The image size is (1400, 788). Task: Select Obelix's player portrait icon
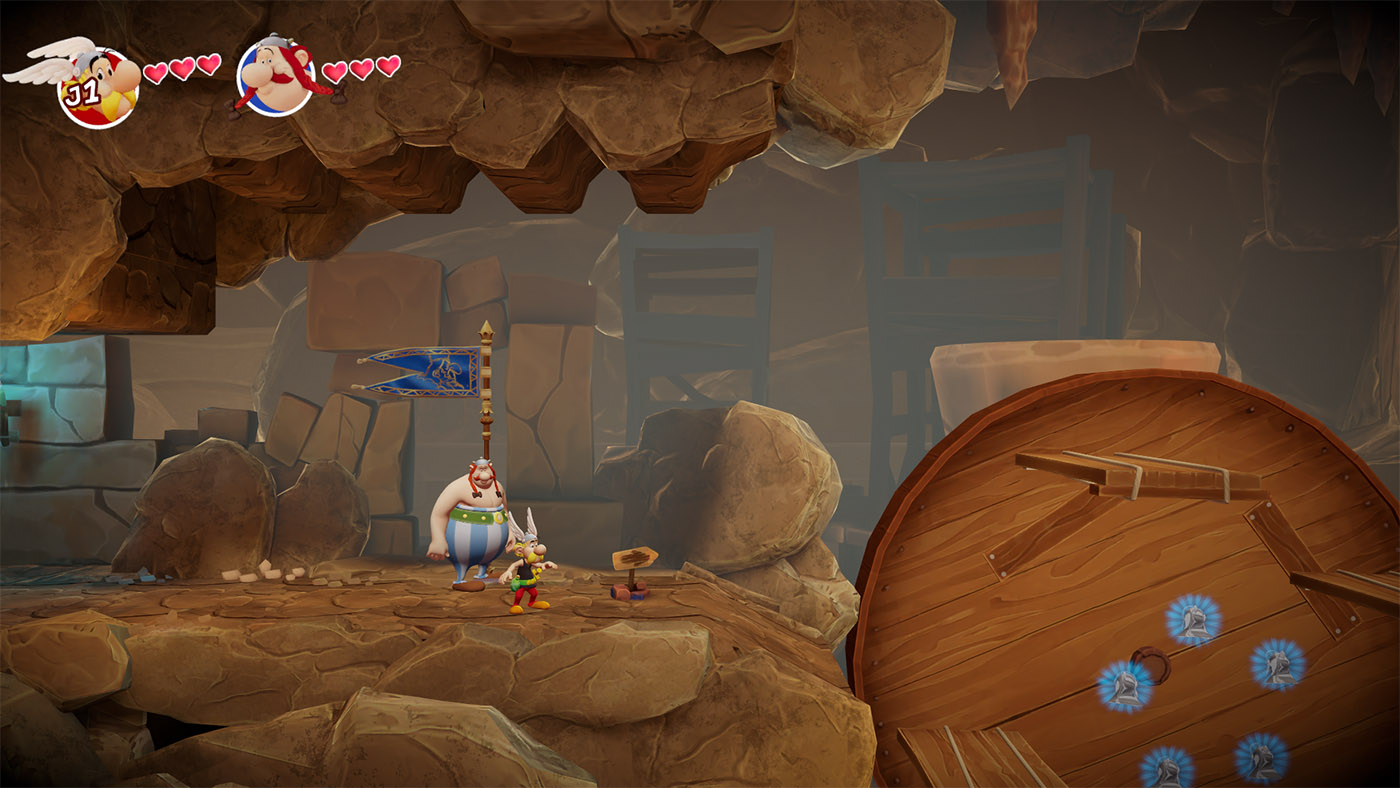[x=276, y=77]
